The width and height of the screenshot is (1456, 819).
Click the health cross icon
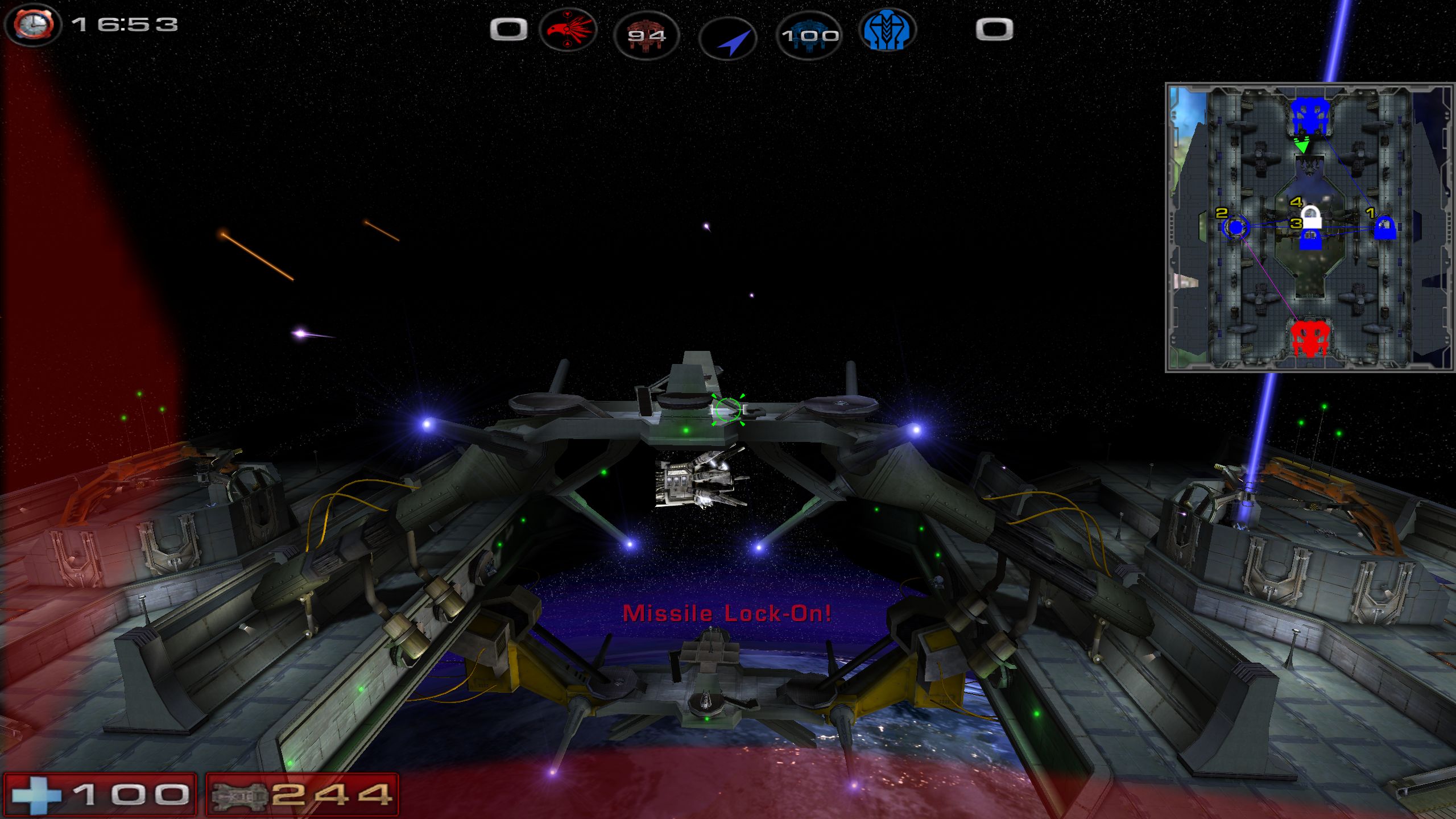tap(36, 795)
